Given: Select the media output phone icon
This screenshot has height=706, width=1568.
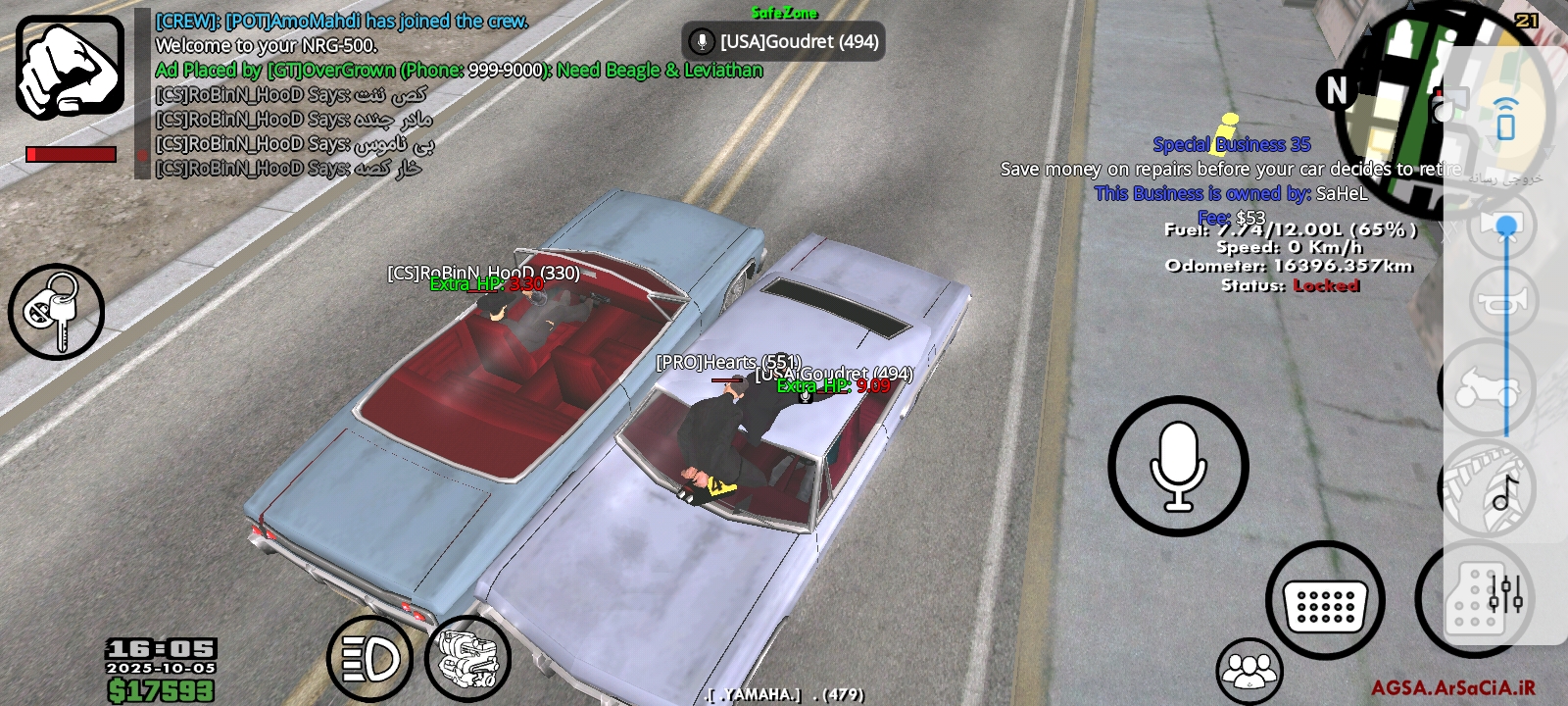Looking at the screenshot, I should pos(1506,120).
